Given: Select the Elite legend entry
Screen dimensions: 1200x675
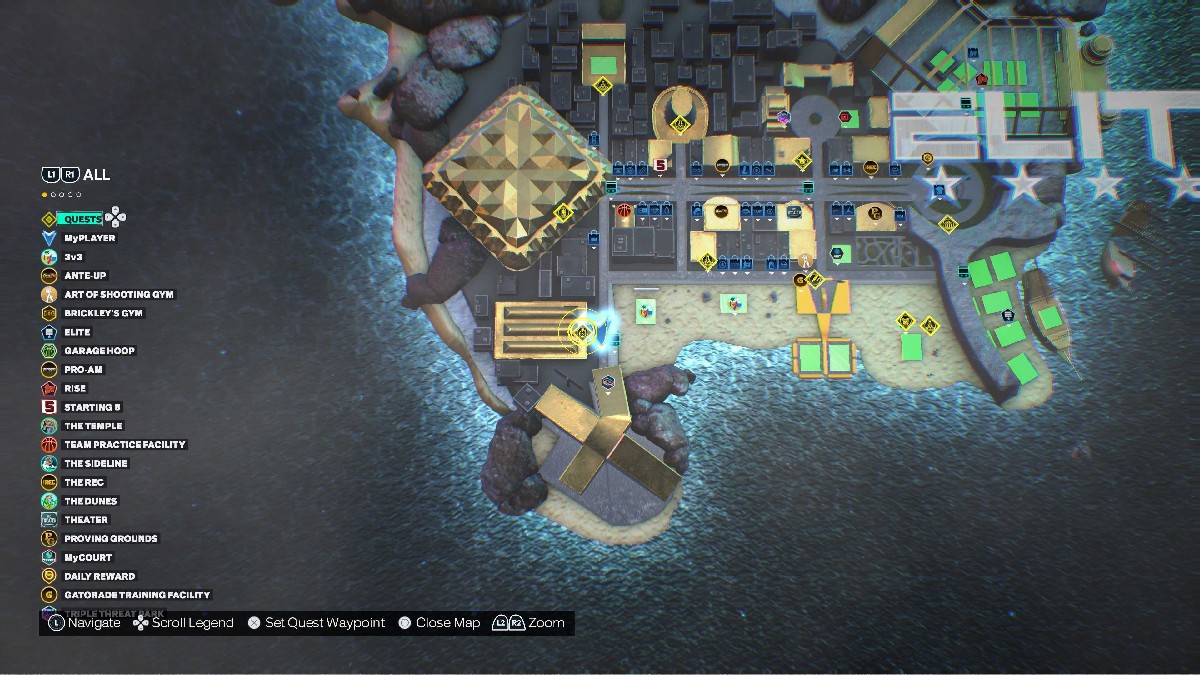Looking at the screenshot, I should click(x=77, y=332).
